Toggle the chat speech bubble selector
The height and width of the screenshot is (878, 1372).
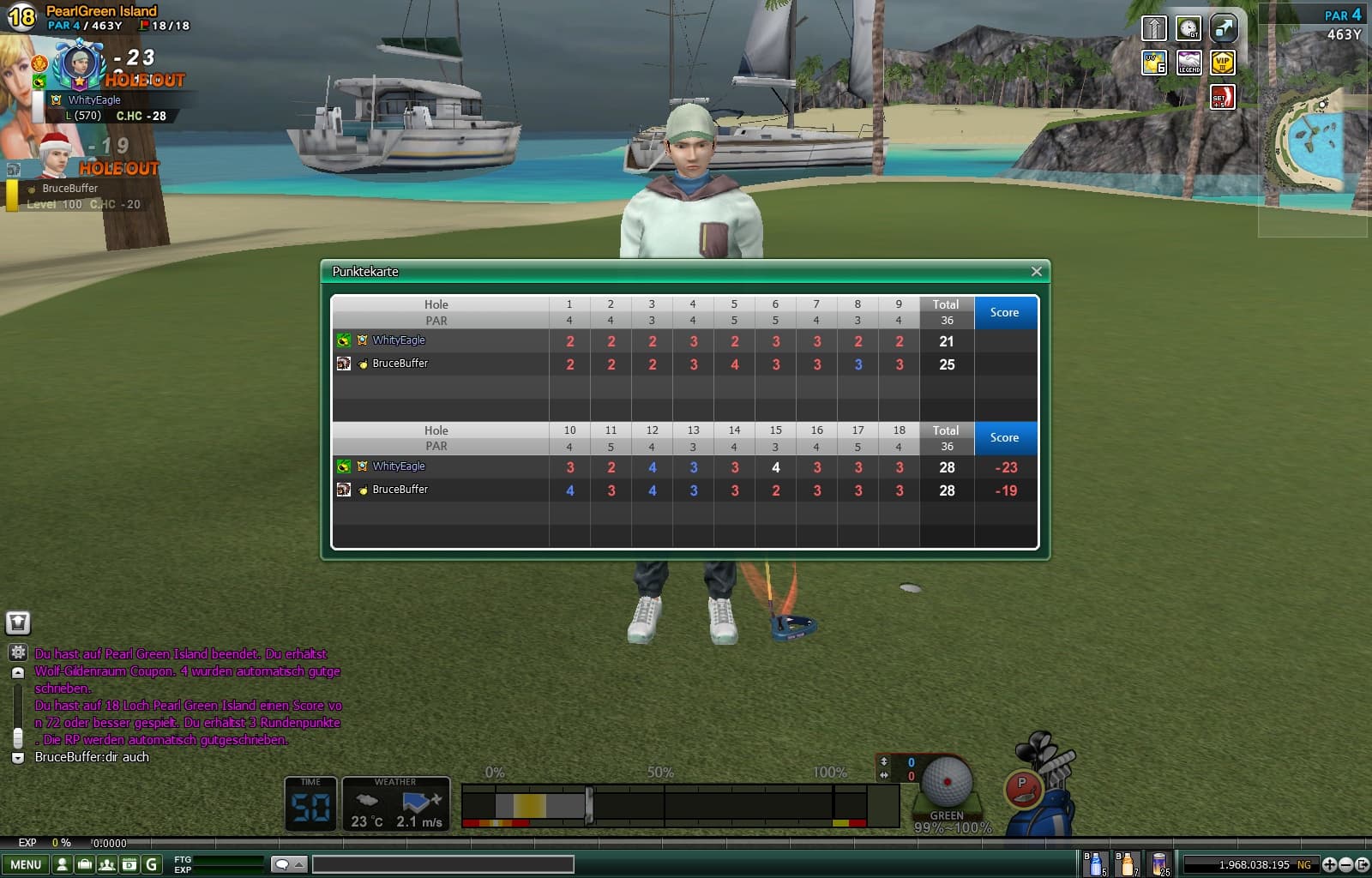[288, 864]
